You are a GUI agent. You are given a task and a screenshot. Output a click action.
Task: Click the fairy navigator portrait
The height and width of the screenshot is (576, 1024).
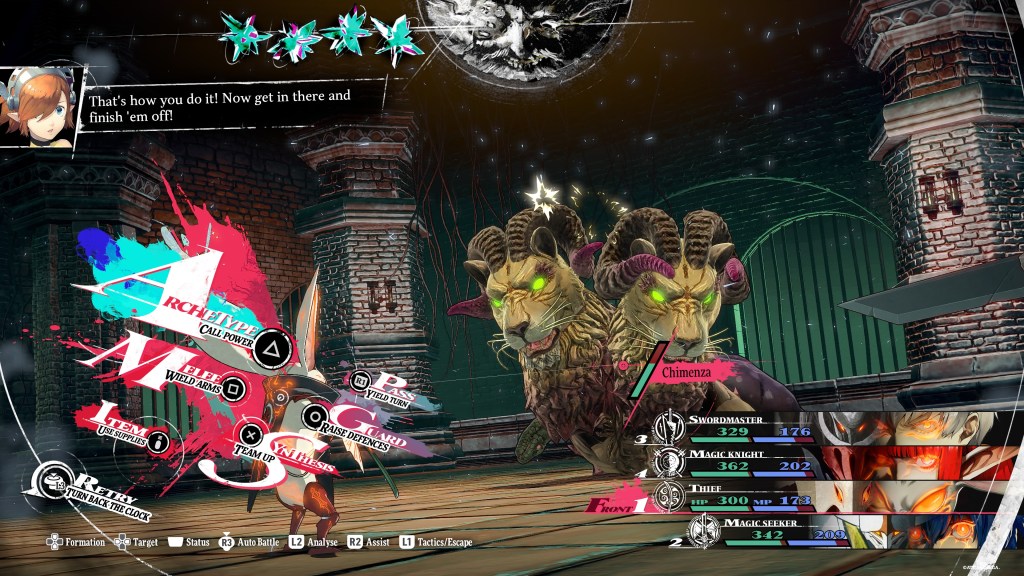tap(37, 108)
